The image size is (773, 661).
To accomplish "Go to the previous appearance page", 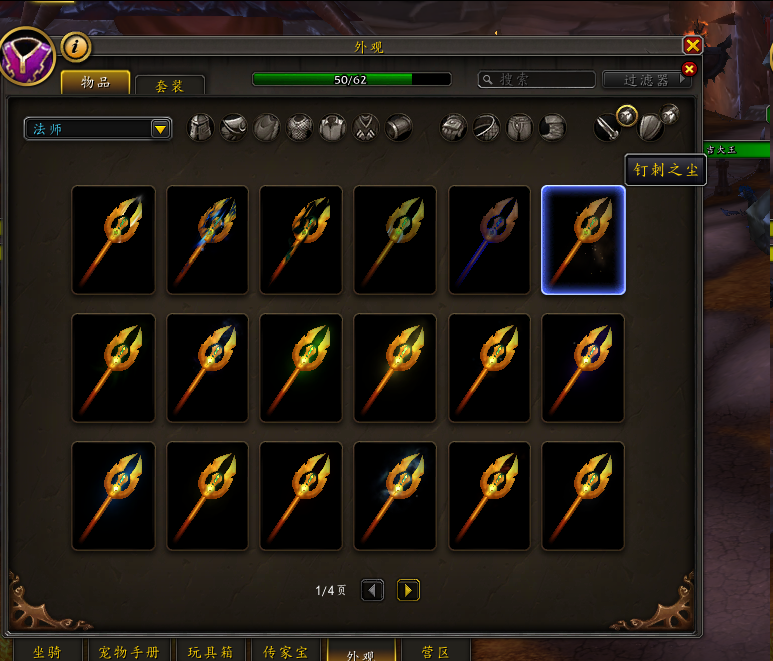I will coord(372,590).
